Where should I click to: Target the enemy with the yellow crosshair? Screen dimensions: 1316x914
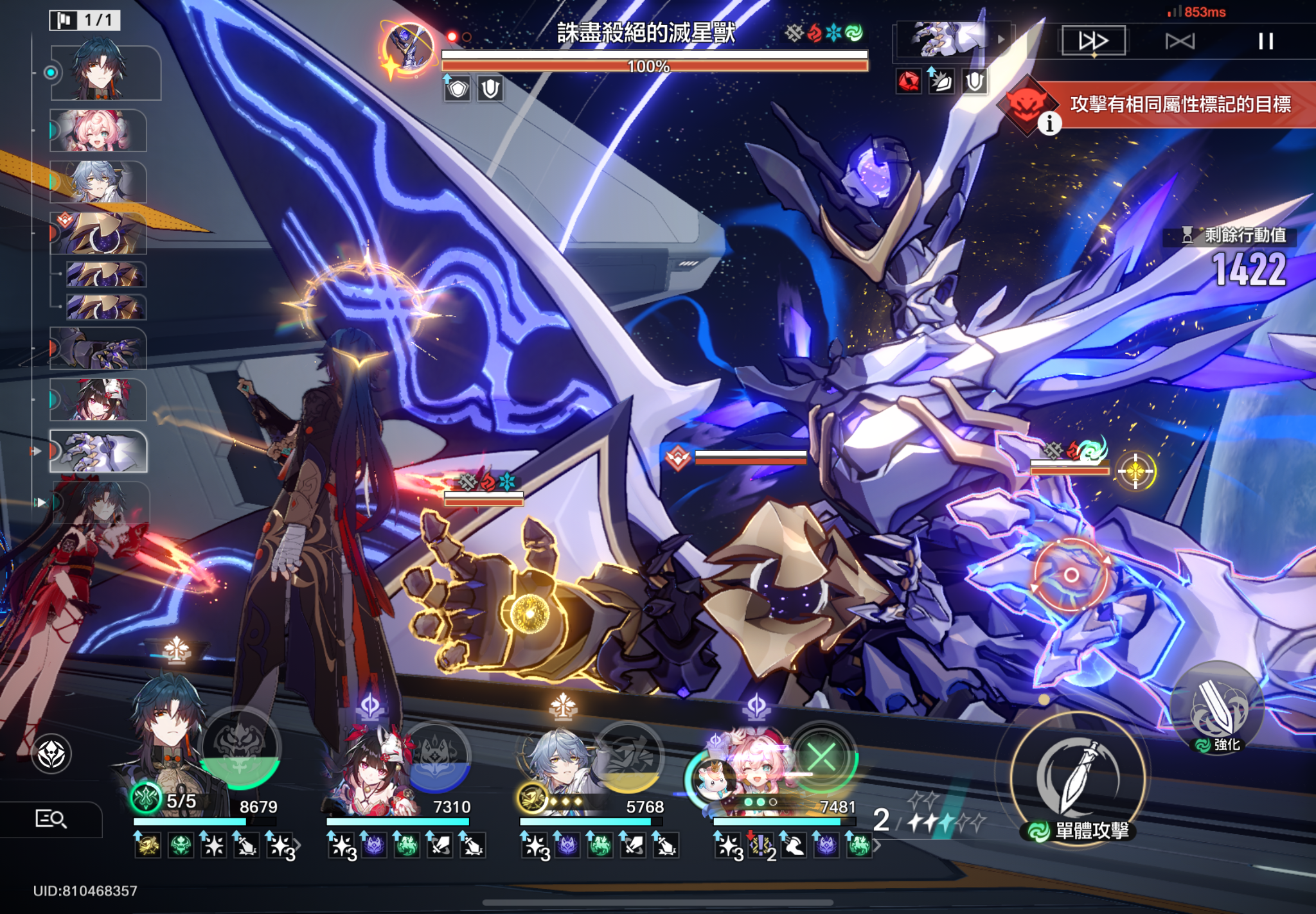click(x=1135, y=472)
